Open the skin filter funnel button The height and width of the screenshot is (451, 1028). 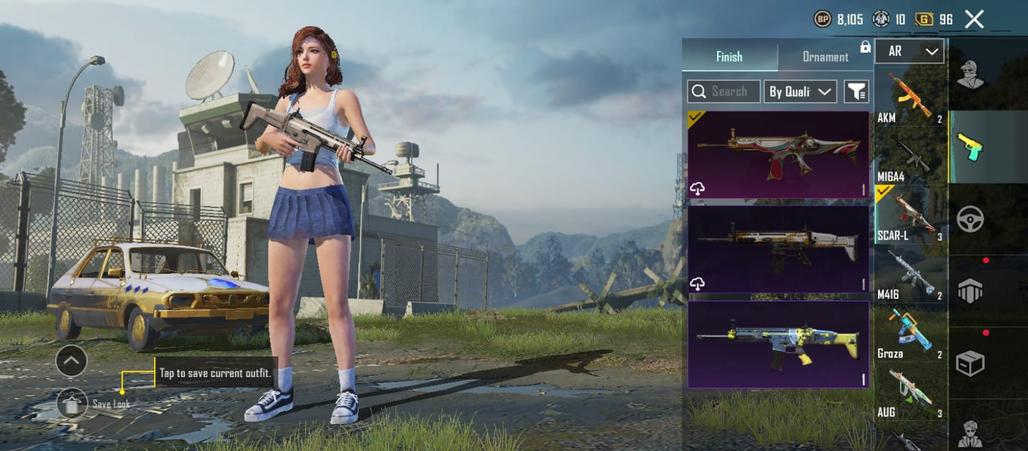point(856,92)
